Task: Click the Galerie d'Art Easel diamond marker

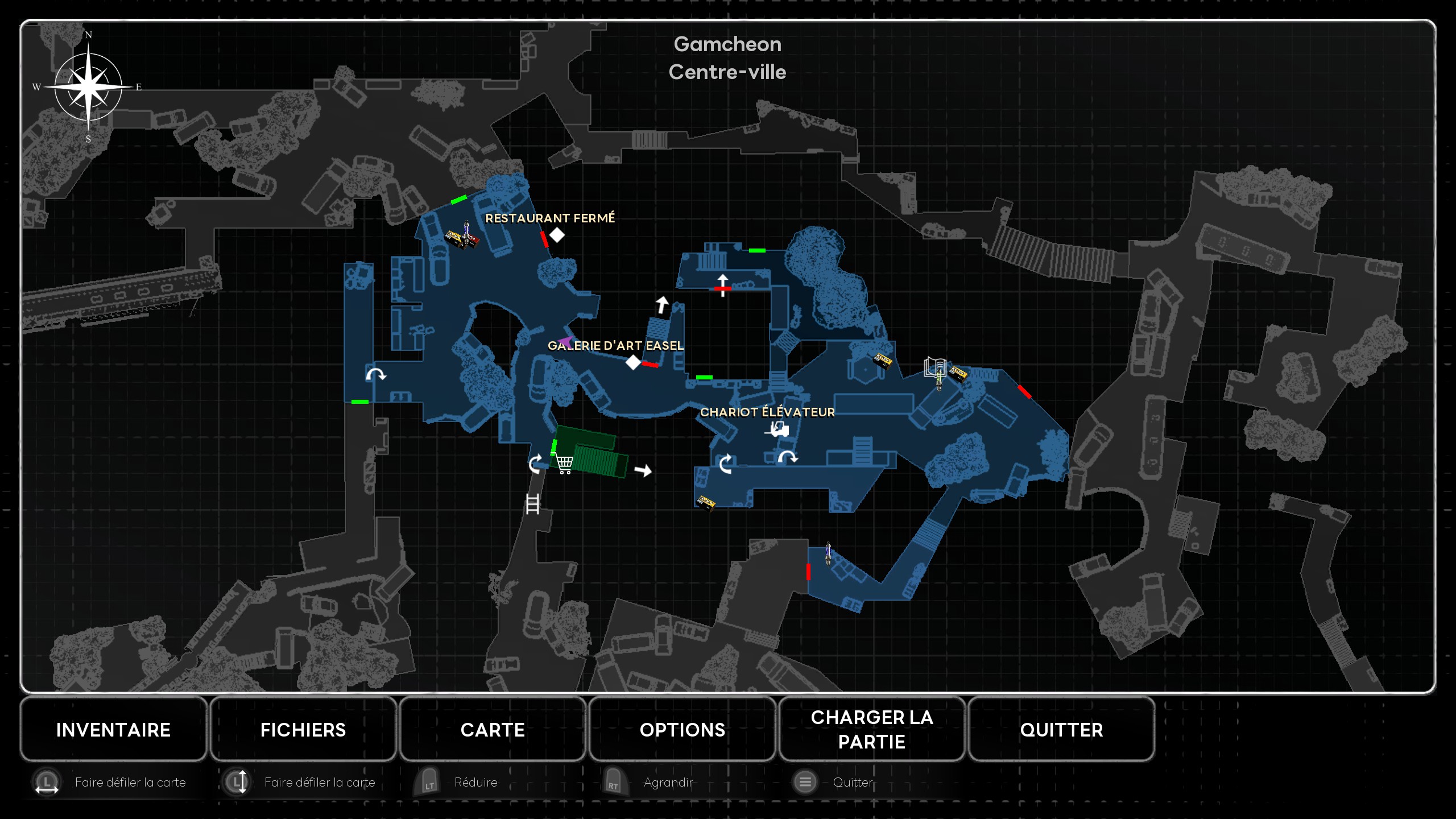Action: 633,362
